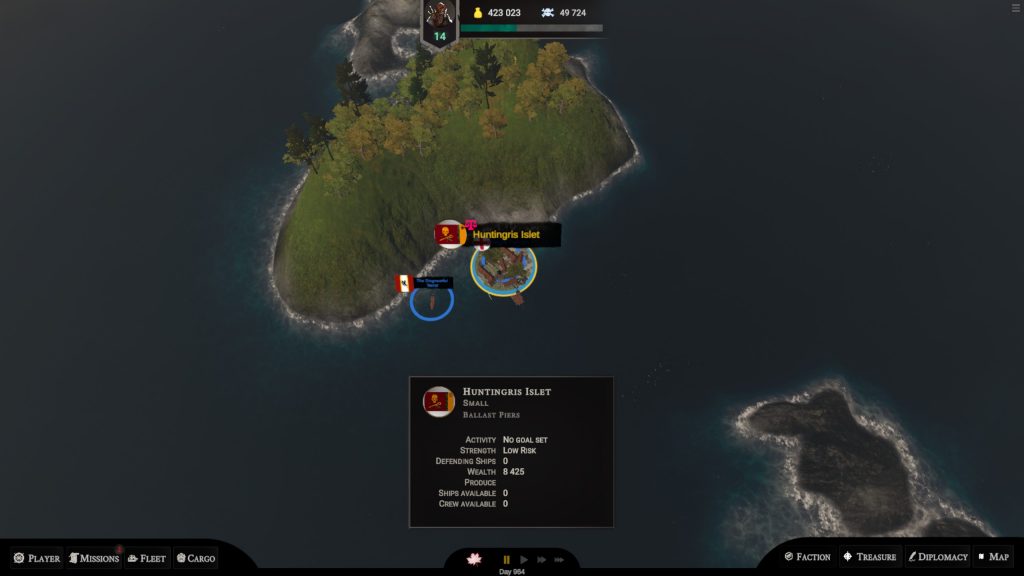Select the player ship's name flag marker
The height and width of the screenshot is (576, 1024).
426,283
